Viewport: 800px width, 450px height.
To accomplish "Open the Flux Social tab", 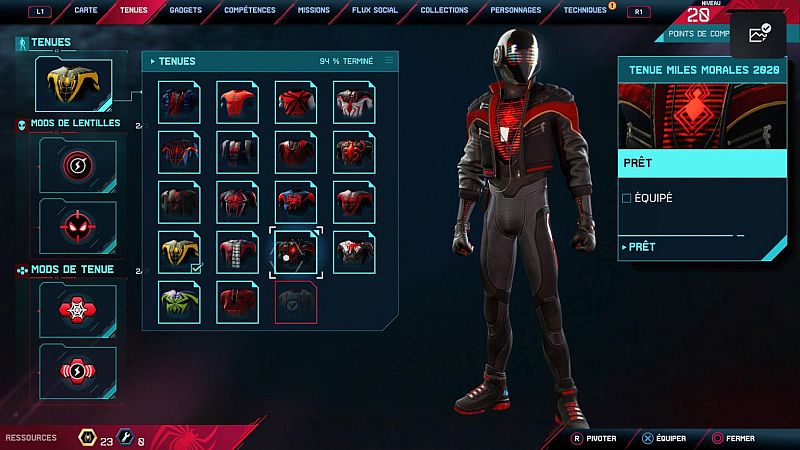I will click(x=375, y=10).
